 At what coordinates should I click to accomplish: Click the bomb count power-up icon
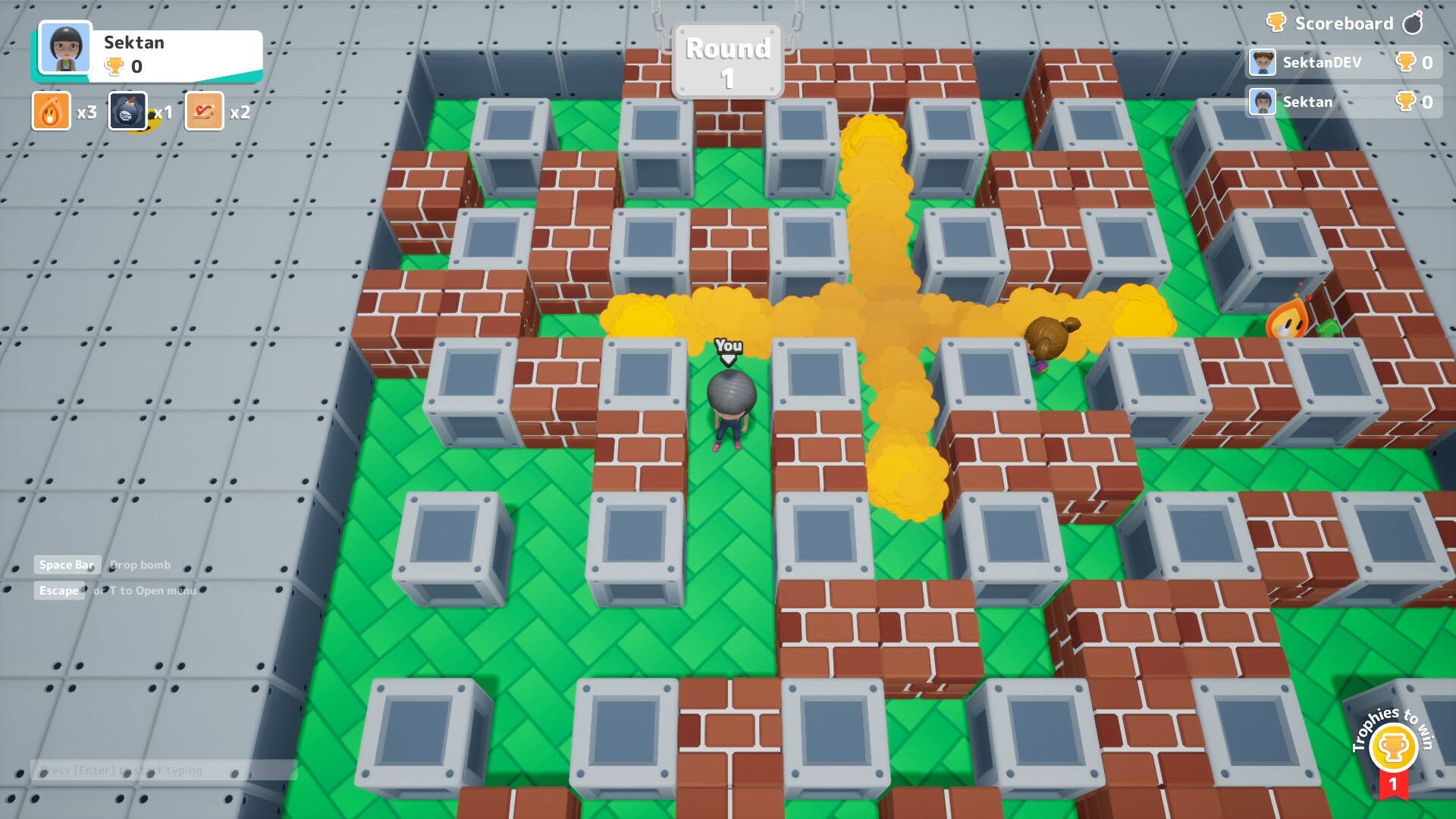click(127, 111)
